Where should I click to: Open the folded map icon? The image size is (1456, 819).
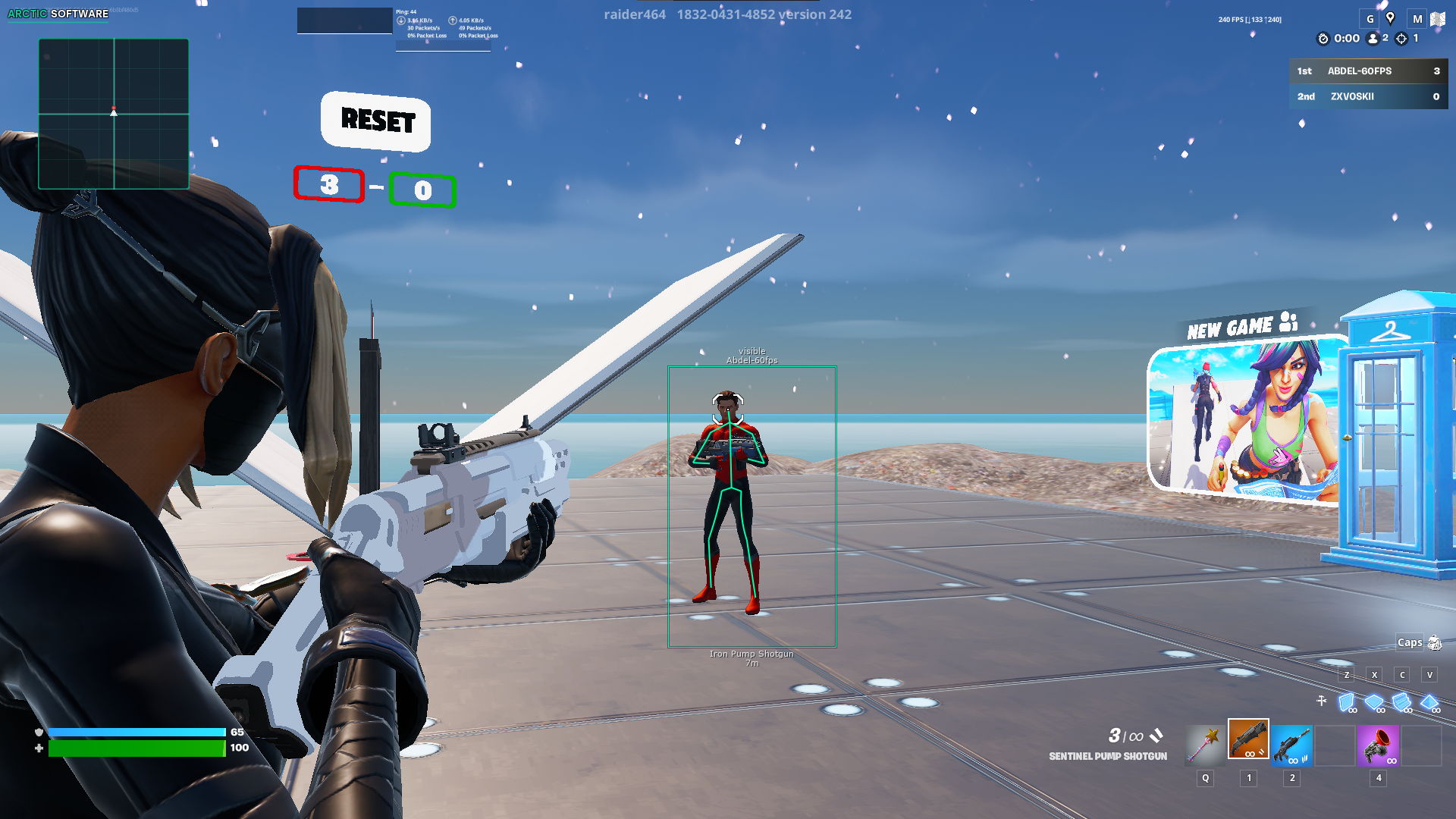click(x=1438, y=19)
